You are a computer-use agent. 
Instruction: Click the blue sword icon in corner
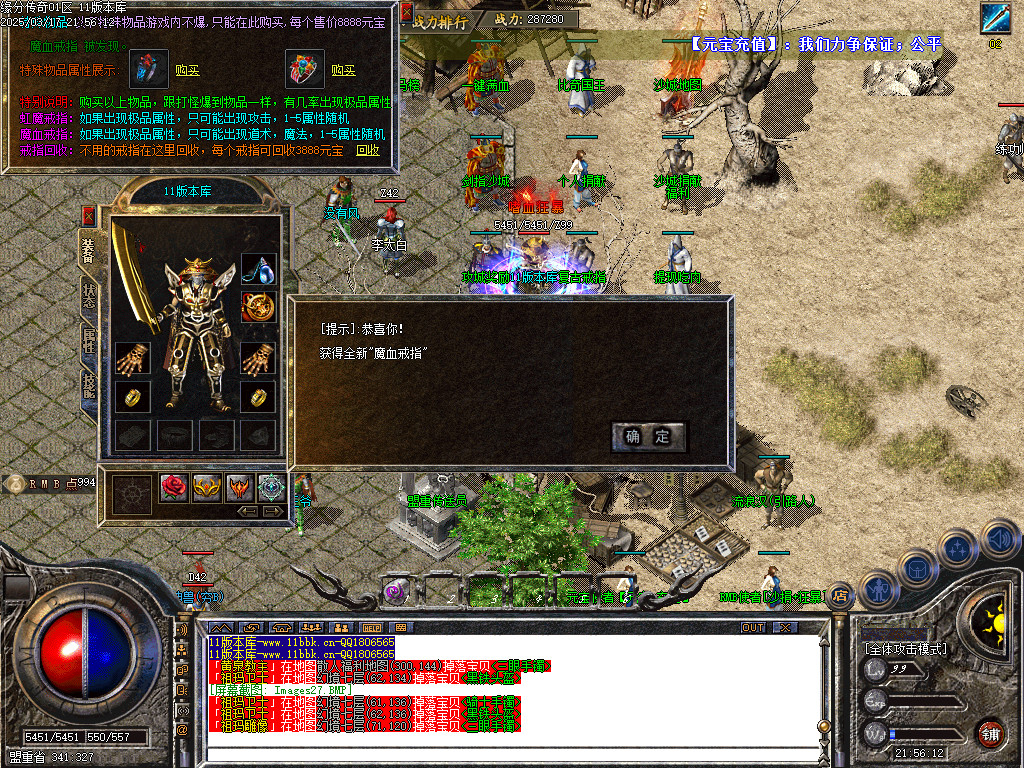995,17
